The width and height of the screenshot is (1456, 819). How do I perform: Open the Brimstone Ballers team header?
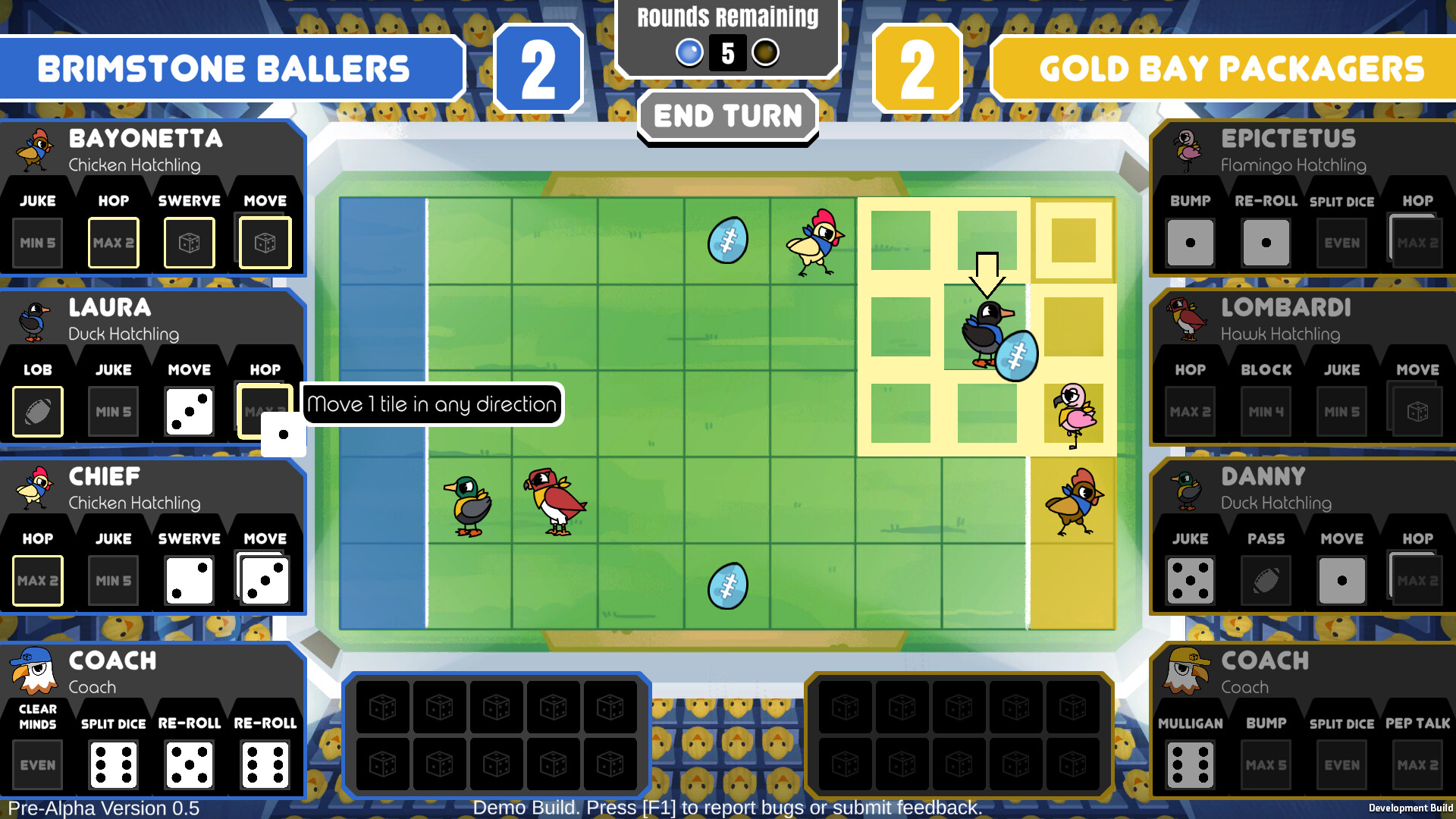pos(224,68)
